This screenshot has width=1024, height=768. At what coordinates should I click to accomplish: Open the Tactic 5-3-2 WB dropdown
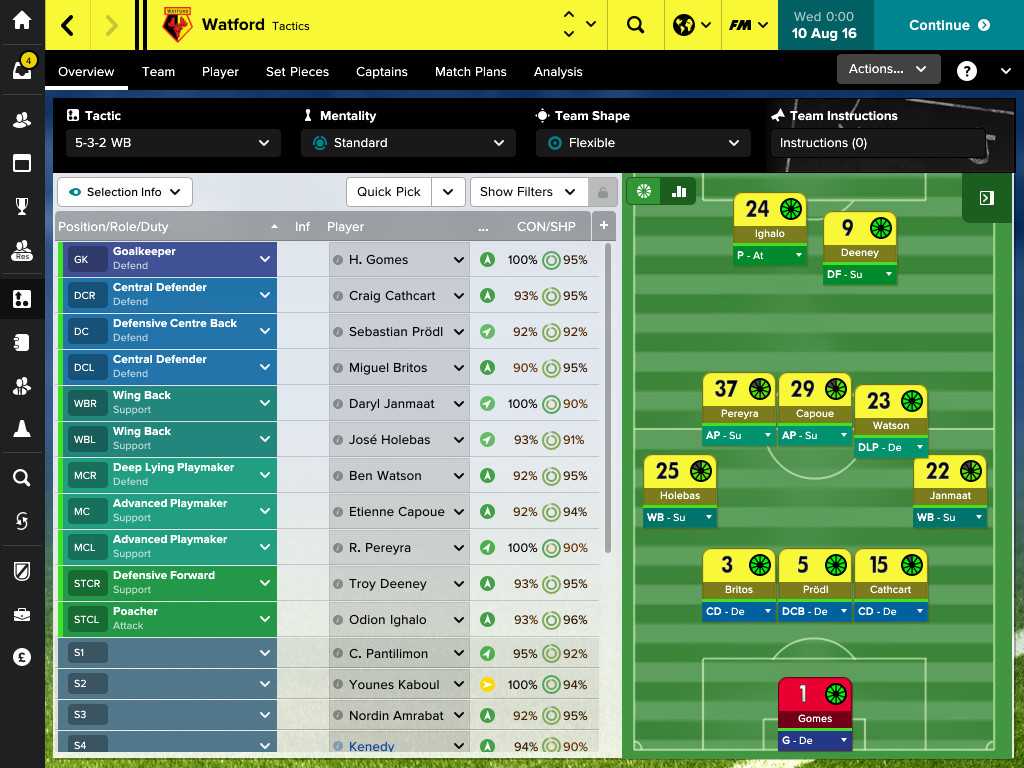coord(171,143)
